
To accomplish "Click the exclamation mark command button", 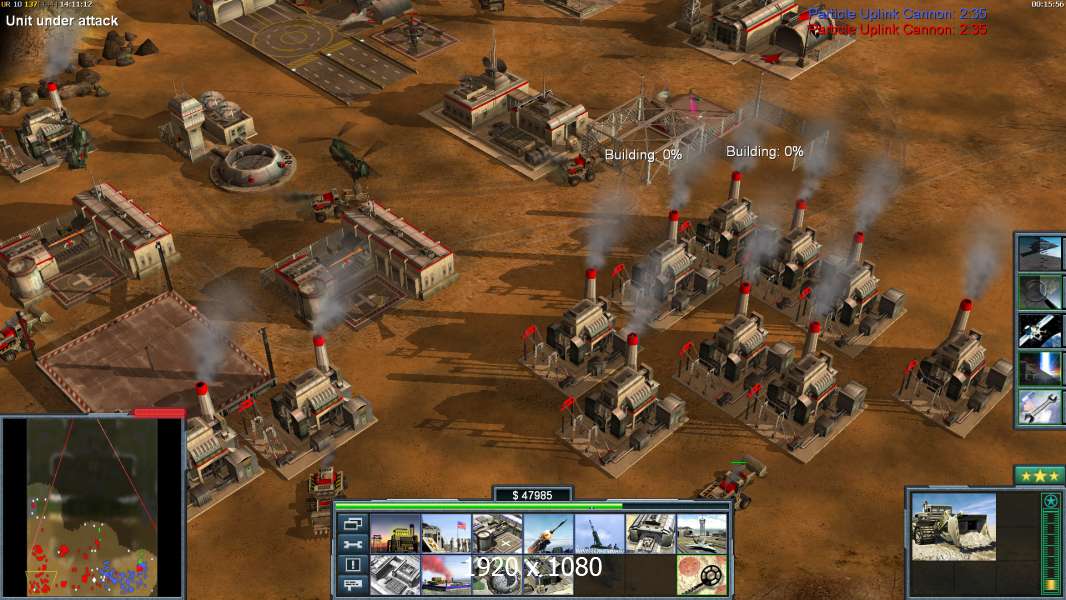I will click(352, 565).
